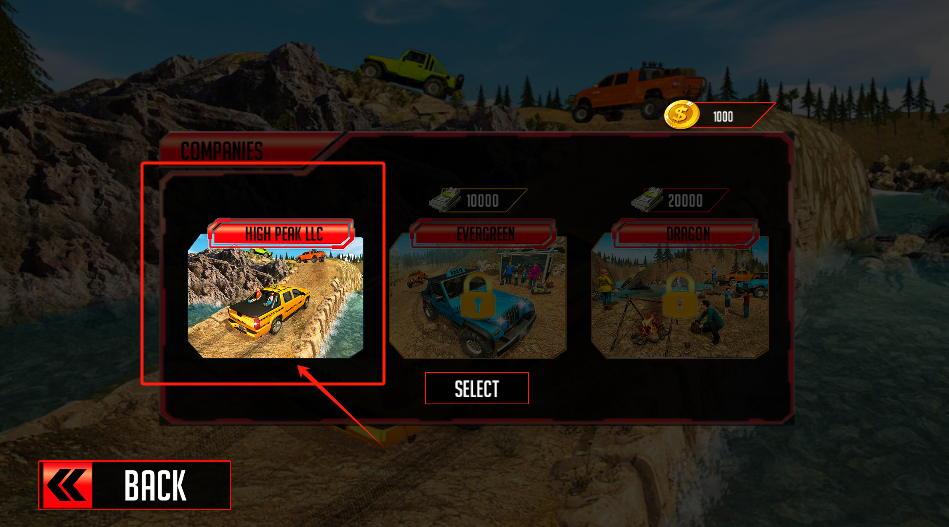Go back with the Back button
This screenshot has width=949, height=527.
(135, 485)
